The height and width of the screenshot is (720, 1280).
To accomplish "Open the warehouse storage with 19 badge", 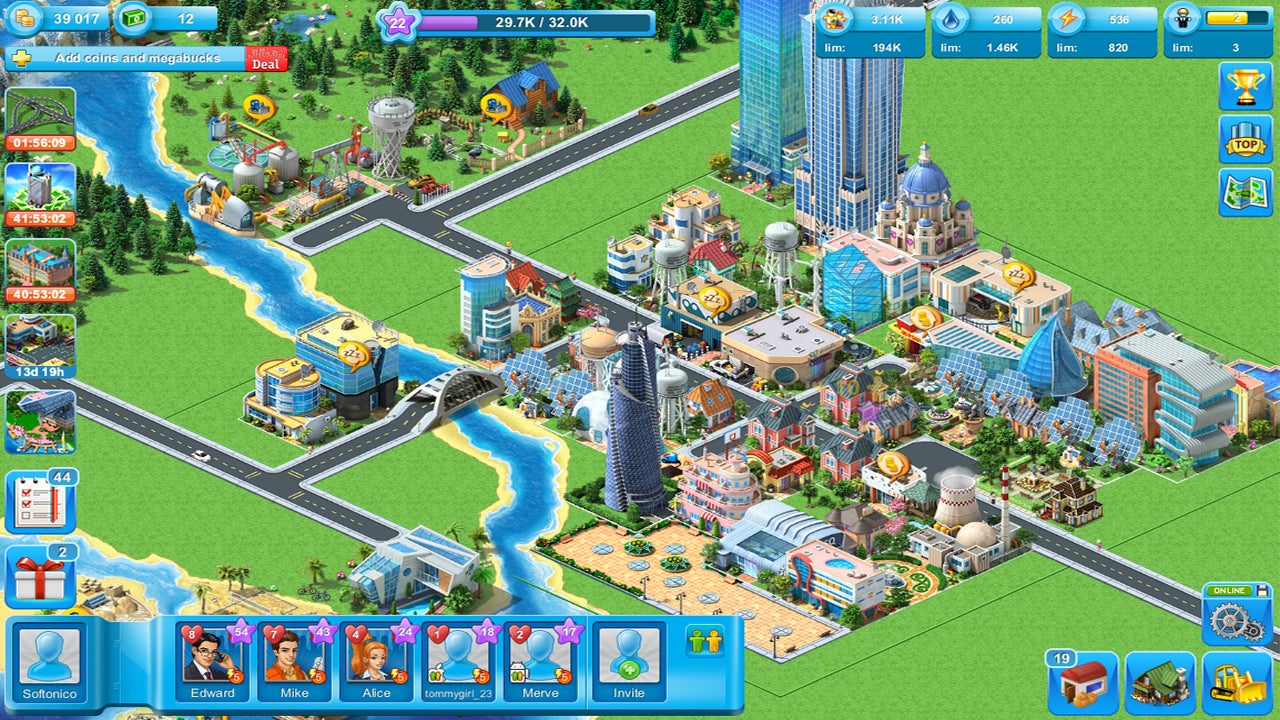I will coord(1083,682).
